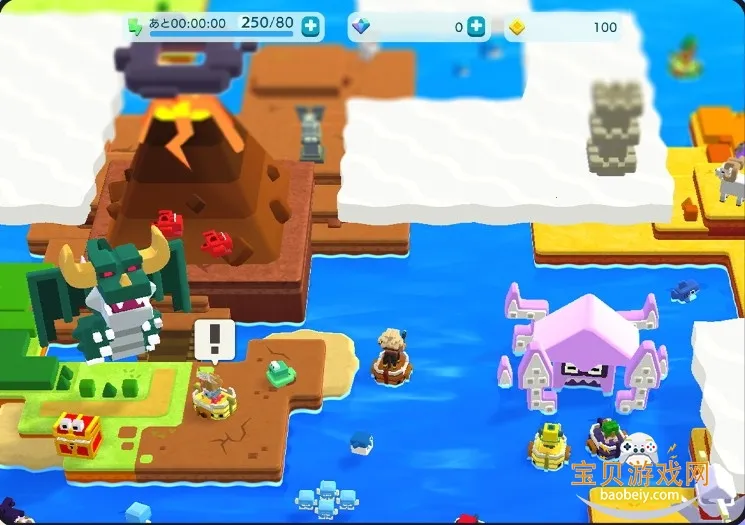Tap the plus button beside the 250/80 stamina
This screenshot has width=745, height=525.
[312, 27]
